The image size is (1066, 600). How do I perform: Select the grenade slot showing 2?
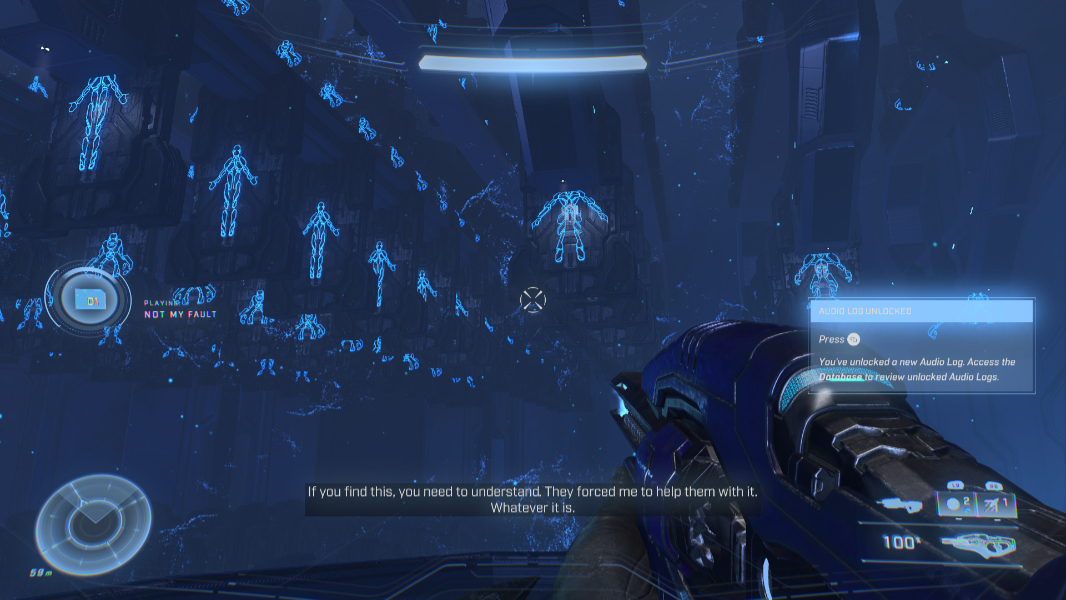click(x=957, y=505)
